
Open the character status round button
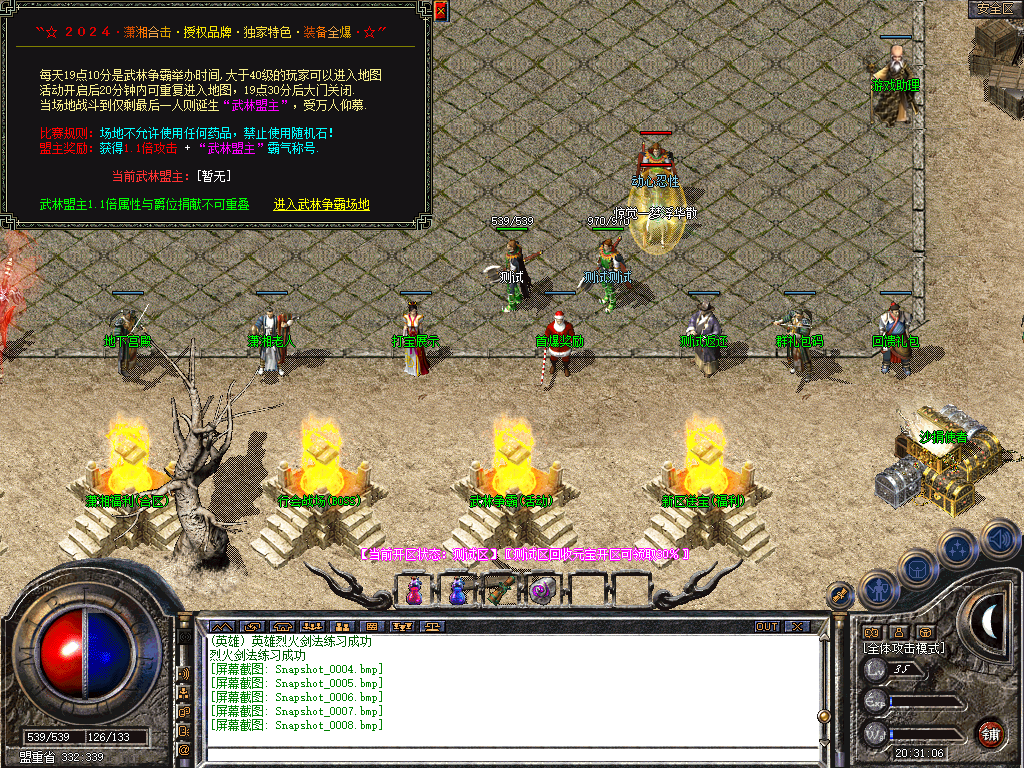click(877, 590)
